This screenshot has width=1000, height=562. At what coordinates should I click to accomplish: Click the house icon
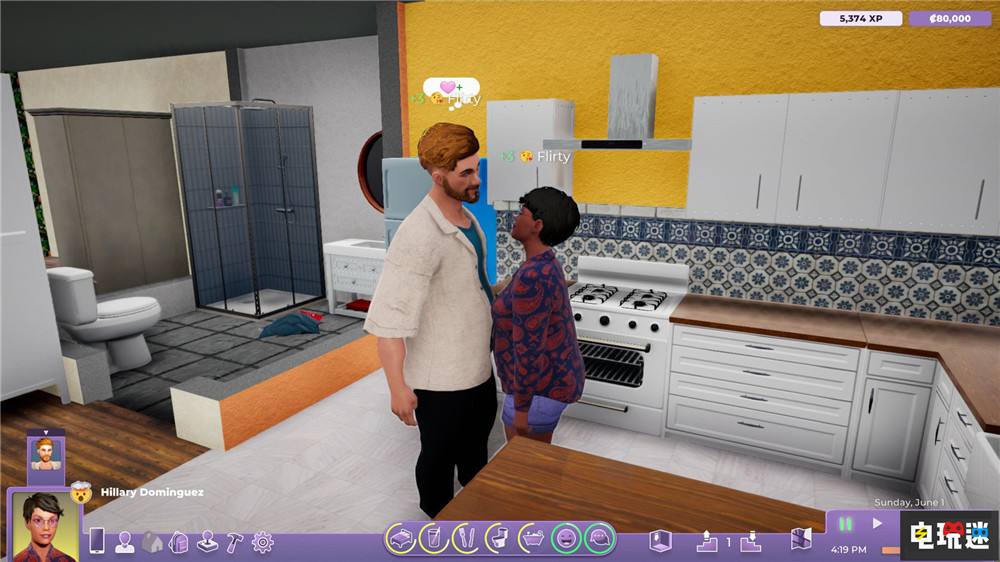151,541
